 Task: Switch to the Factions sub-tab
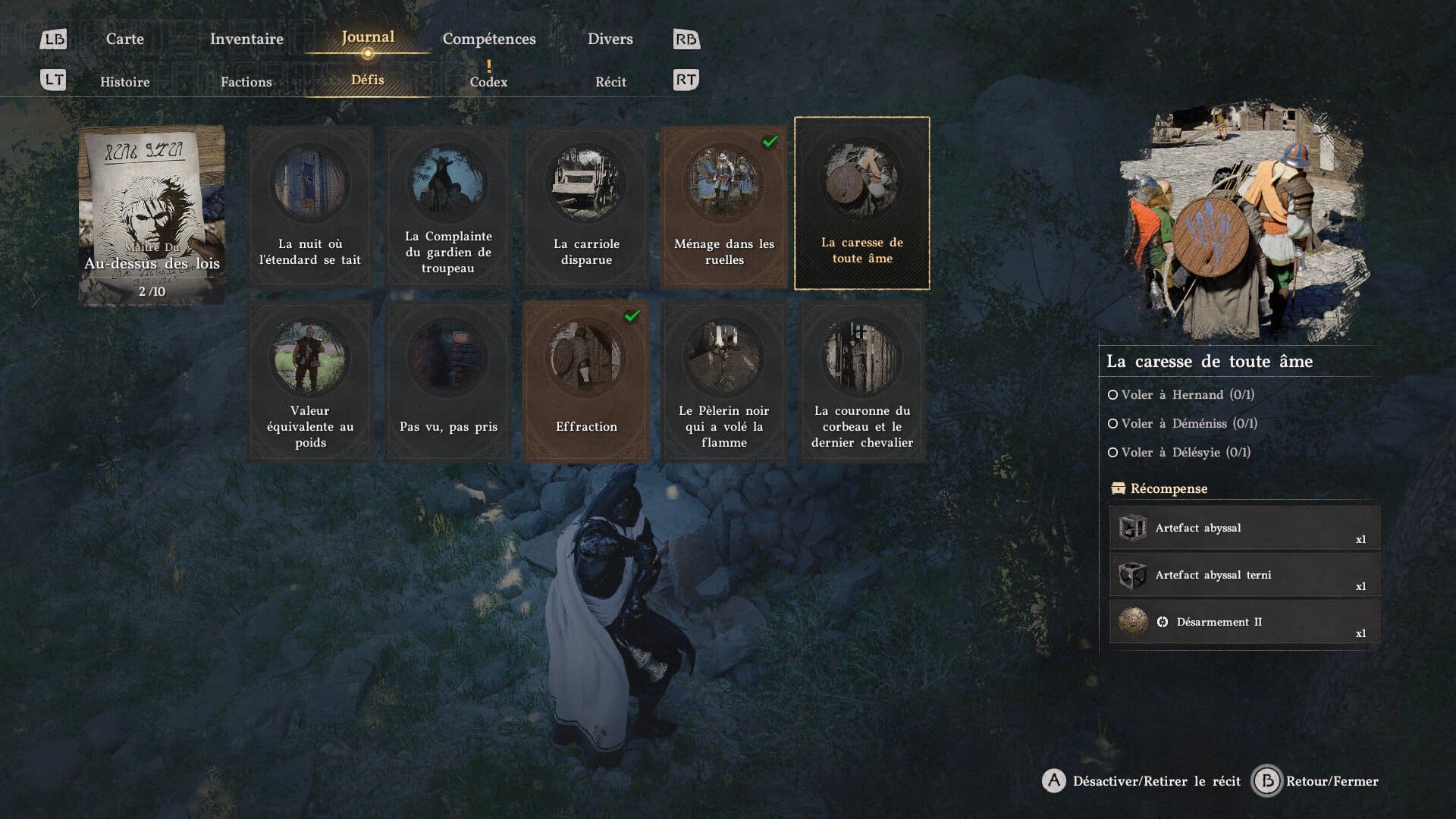[x=246, y=82]
